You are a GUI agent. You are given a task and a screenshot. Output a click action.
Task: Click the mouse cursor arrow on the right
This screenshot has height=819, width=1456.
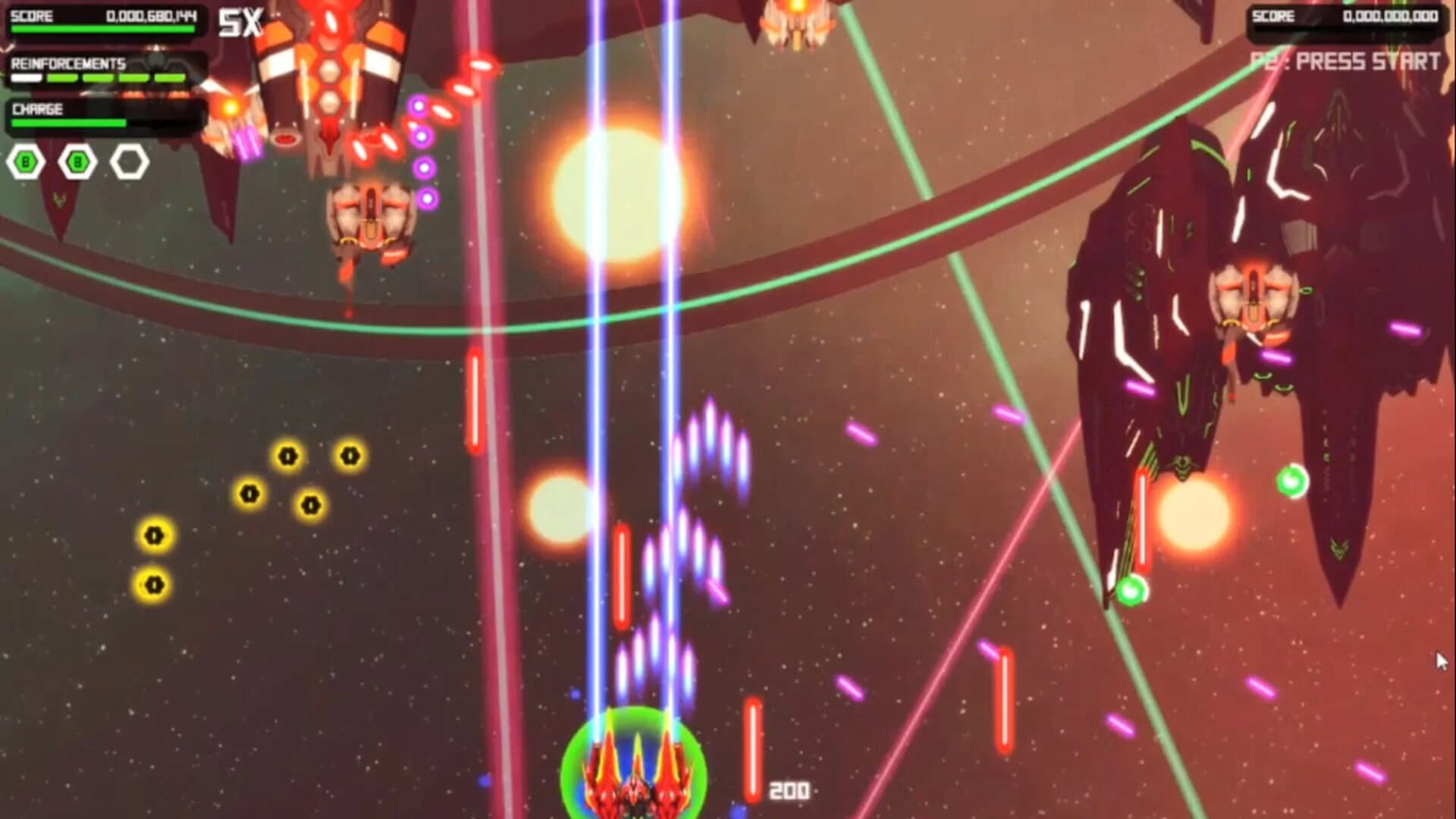coord(1441,661)
